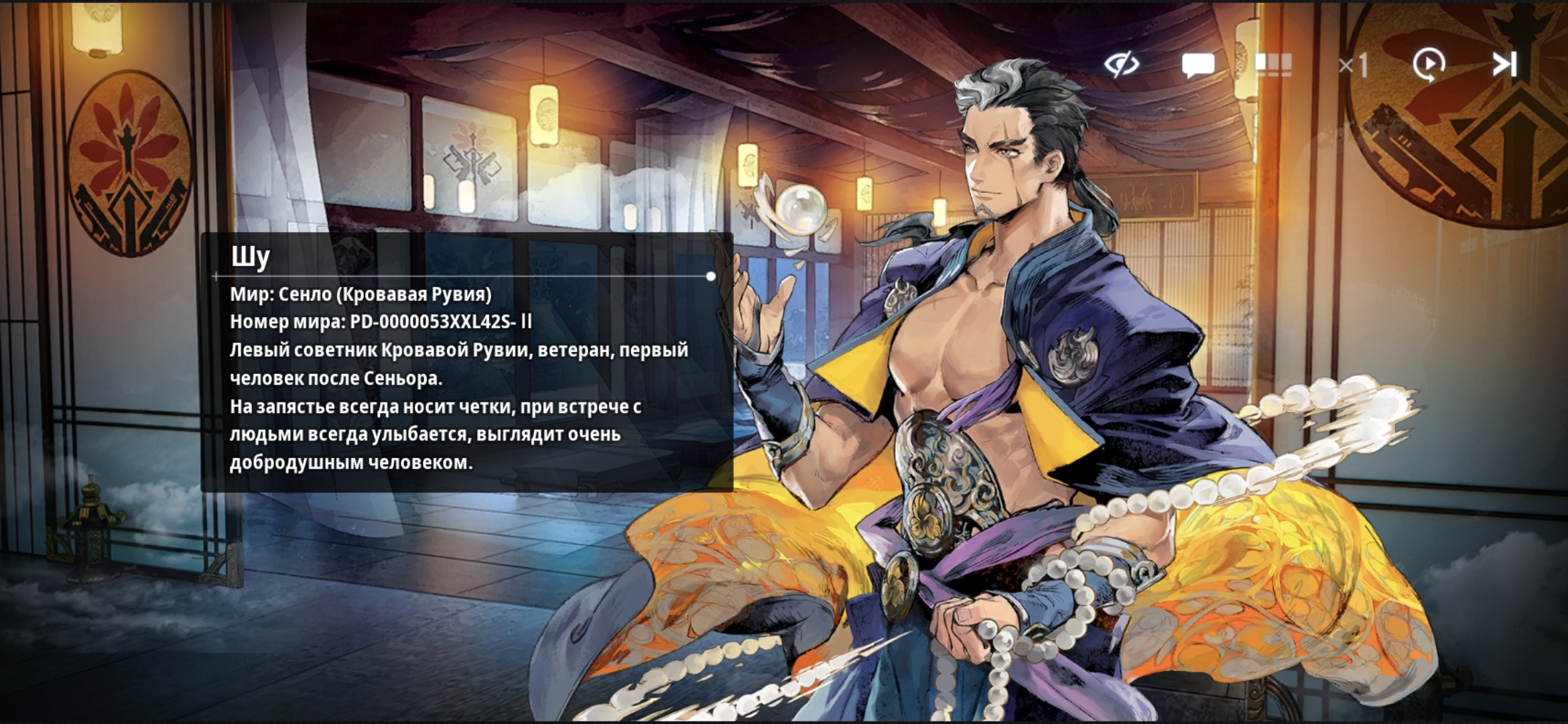
Task: Hide the dialogue interface with the eye icon
Action: point(1122,65)
